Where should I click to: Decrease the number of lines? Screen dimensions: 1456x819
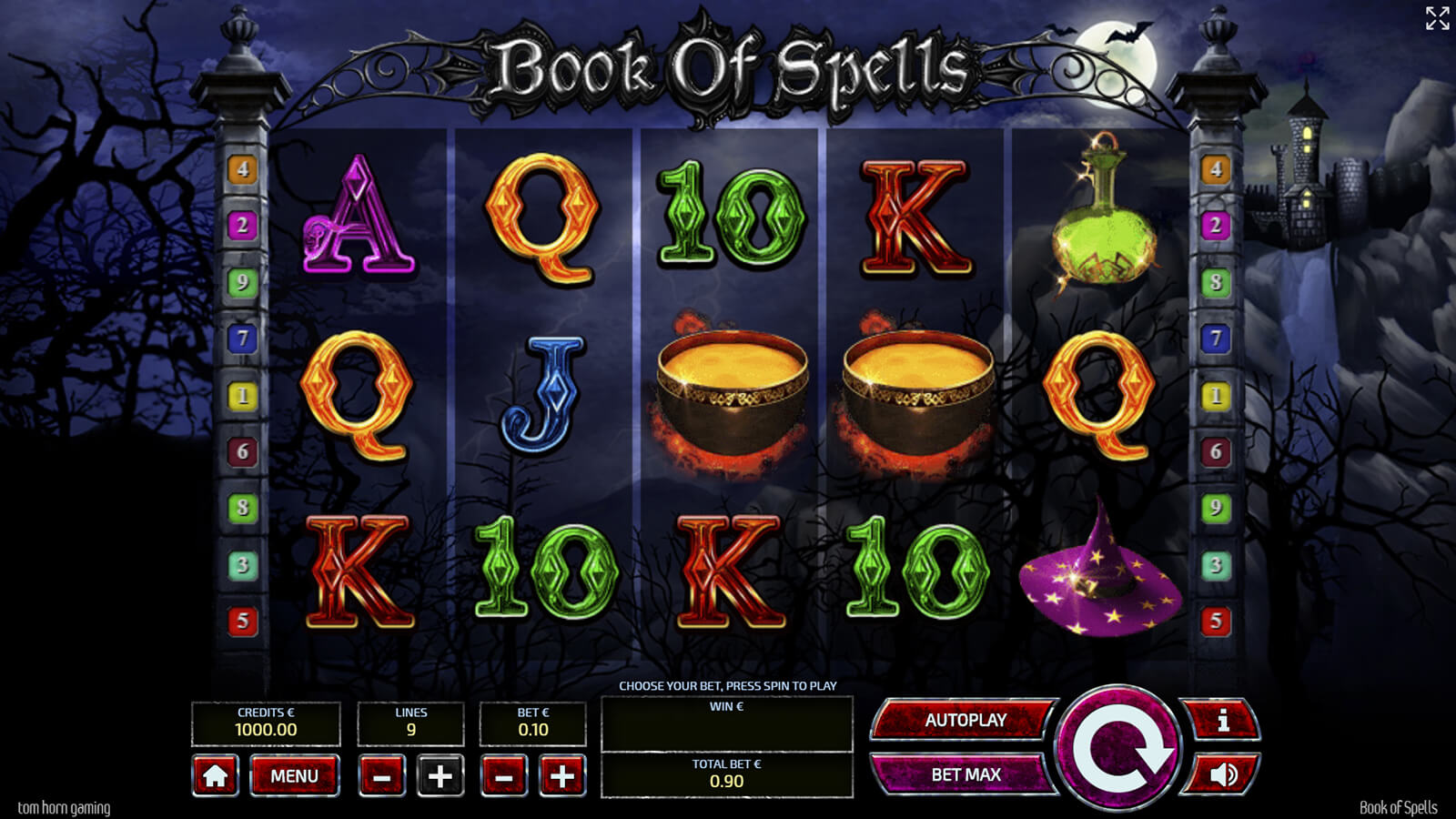click(x=382, y=776)
